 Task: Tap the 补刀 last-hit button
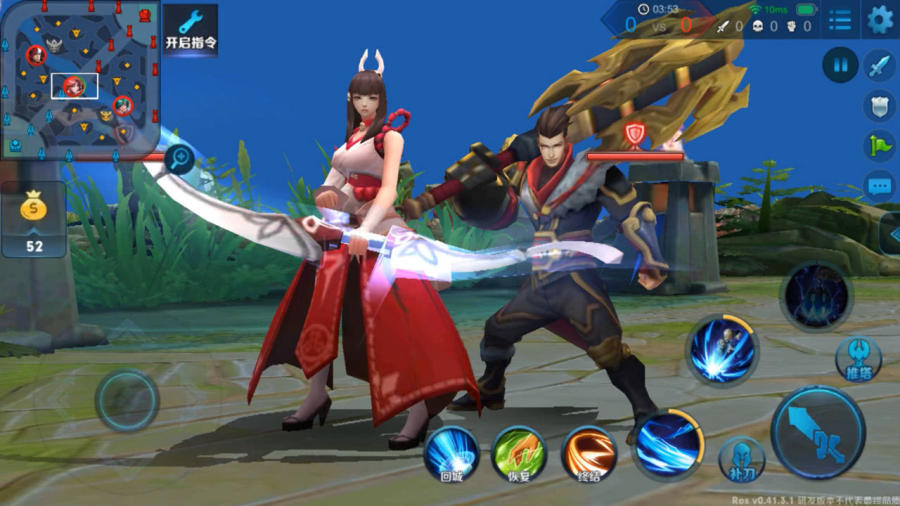point(741,458)
